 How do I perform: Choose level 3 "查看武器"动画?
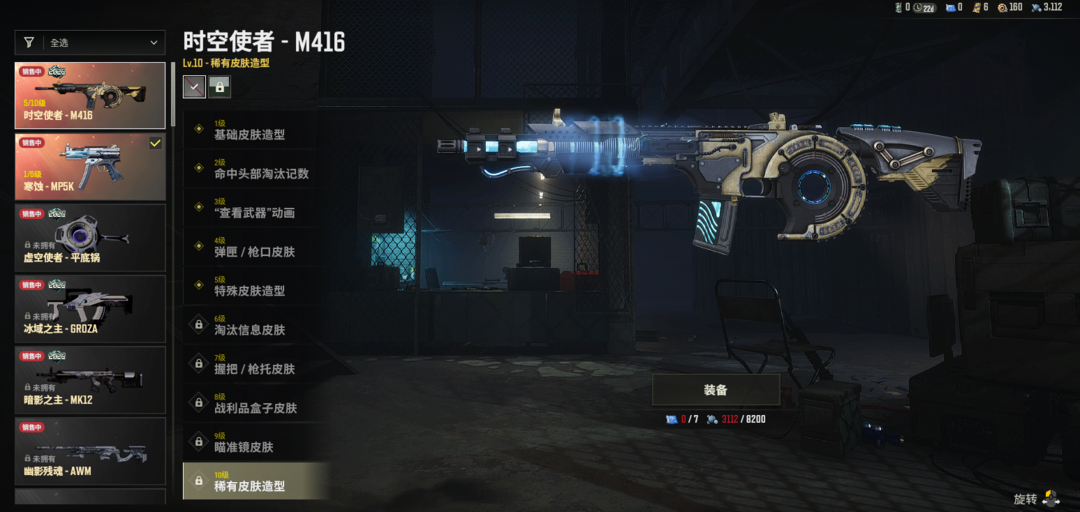click(x=256, y=209)
